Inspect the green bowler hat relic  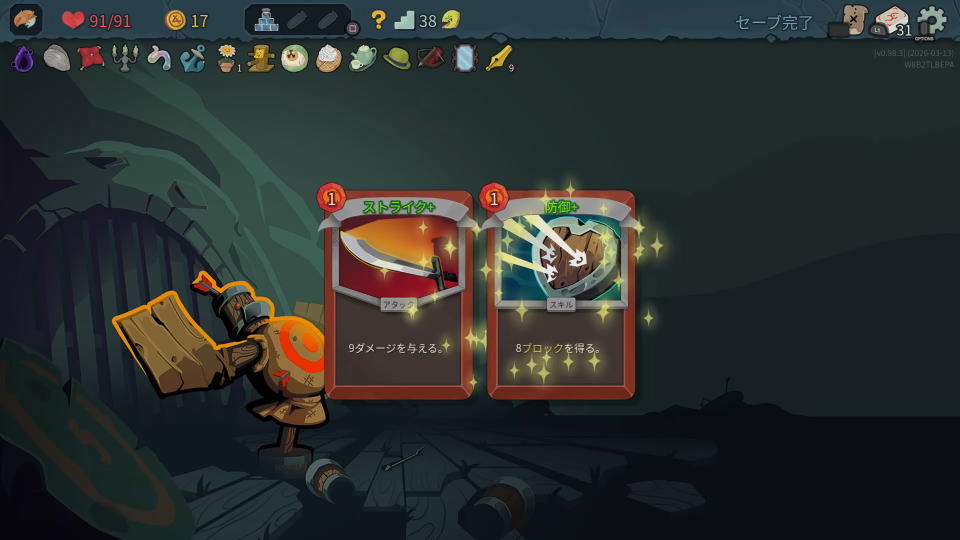pos(397,59)
